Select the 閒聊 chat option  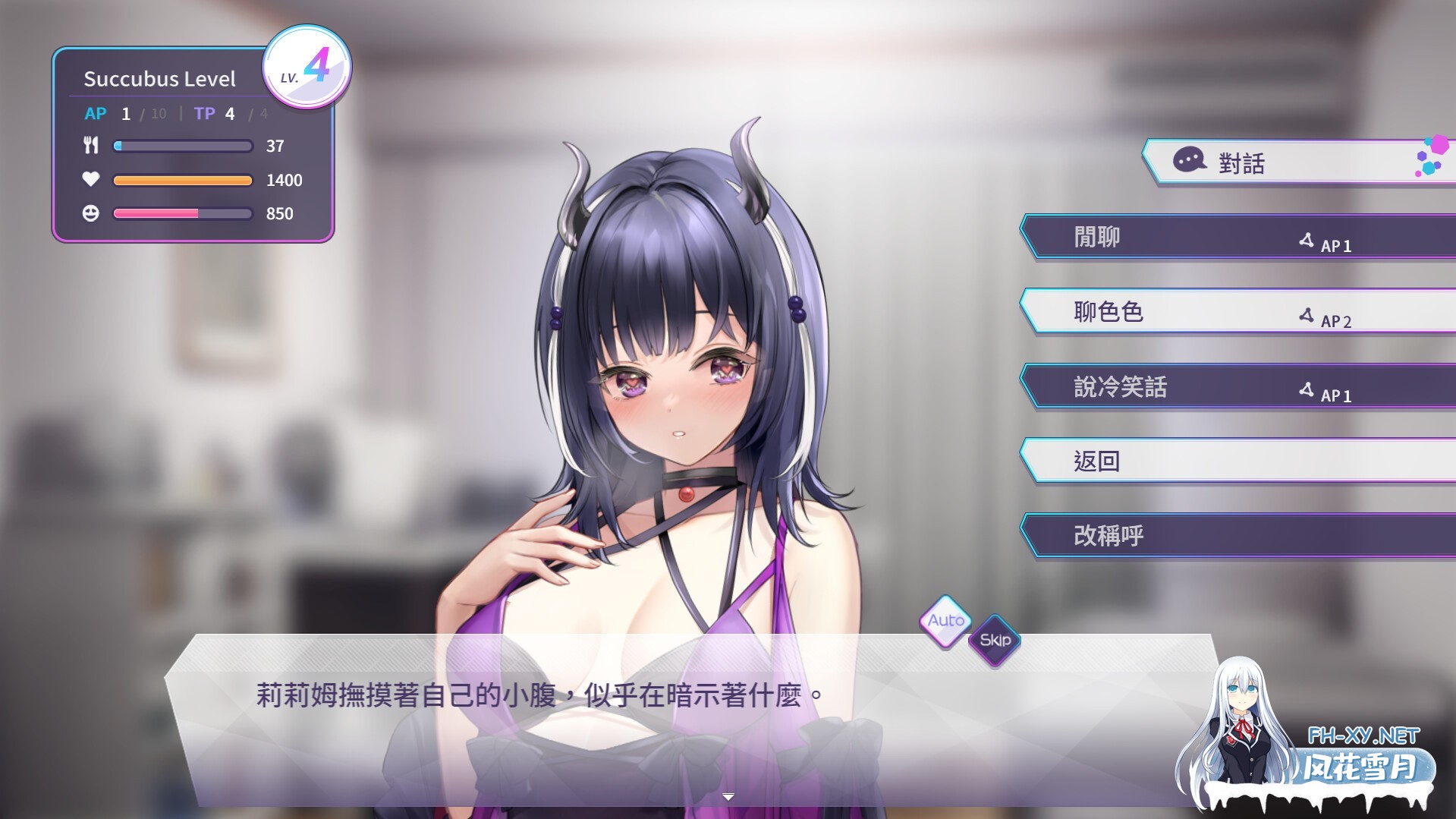1095,236
